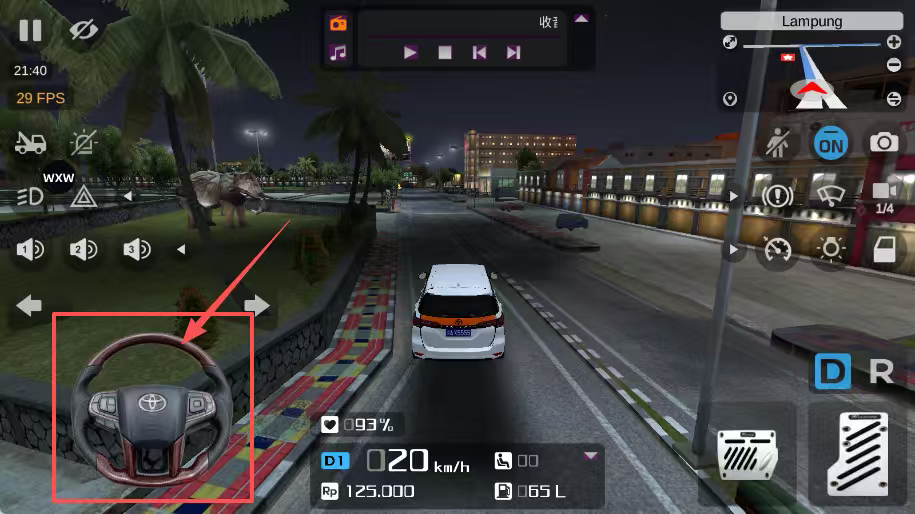Play the music track
Viewport: 915px width, 514px height.
tap(410, 53)
